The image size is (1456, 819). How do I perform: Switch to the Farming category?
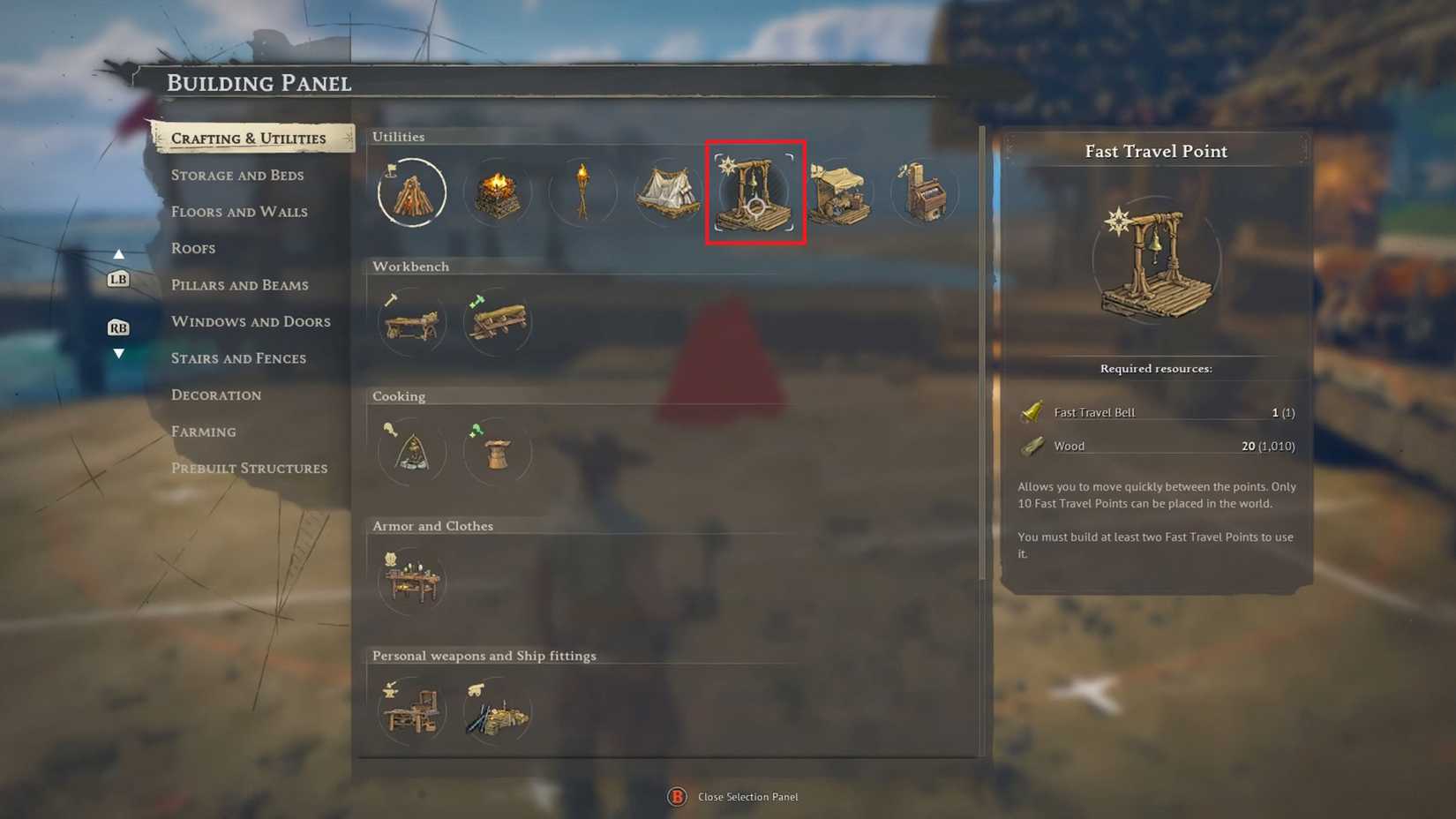(204, 432)
